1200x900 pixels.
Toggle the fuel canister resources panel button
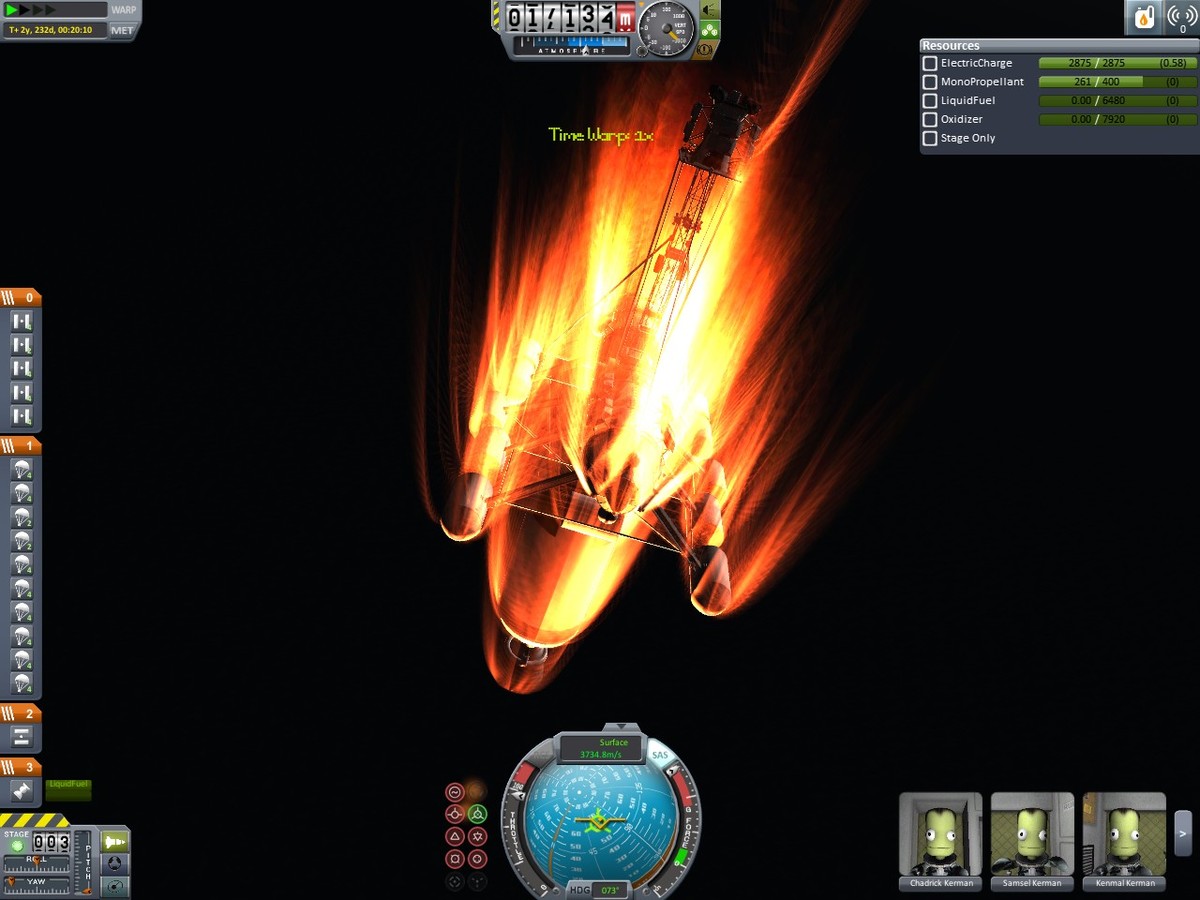pos(1143,16)
